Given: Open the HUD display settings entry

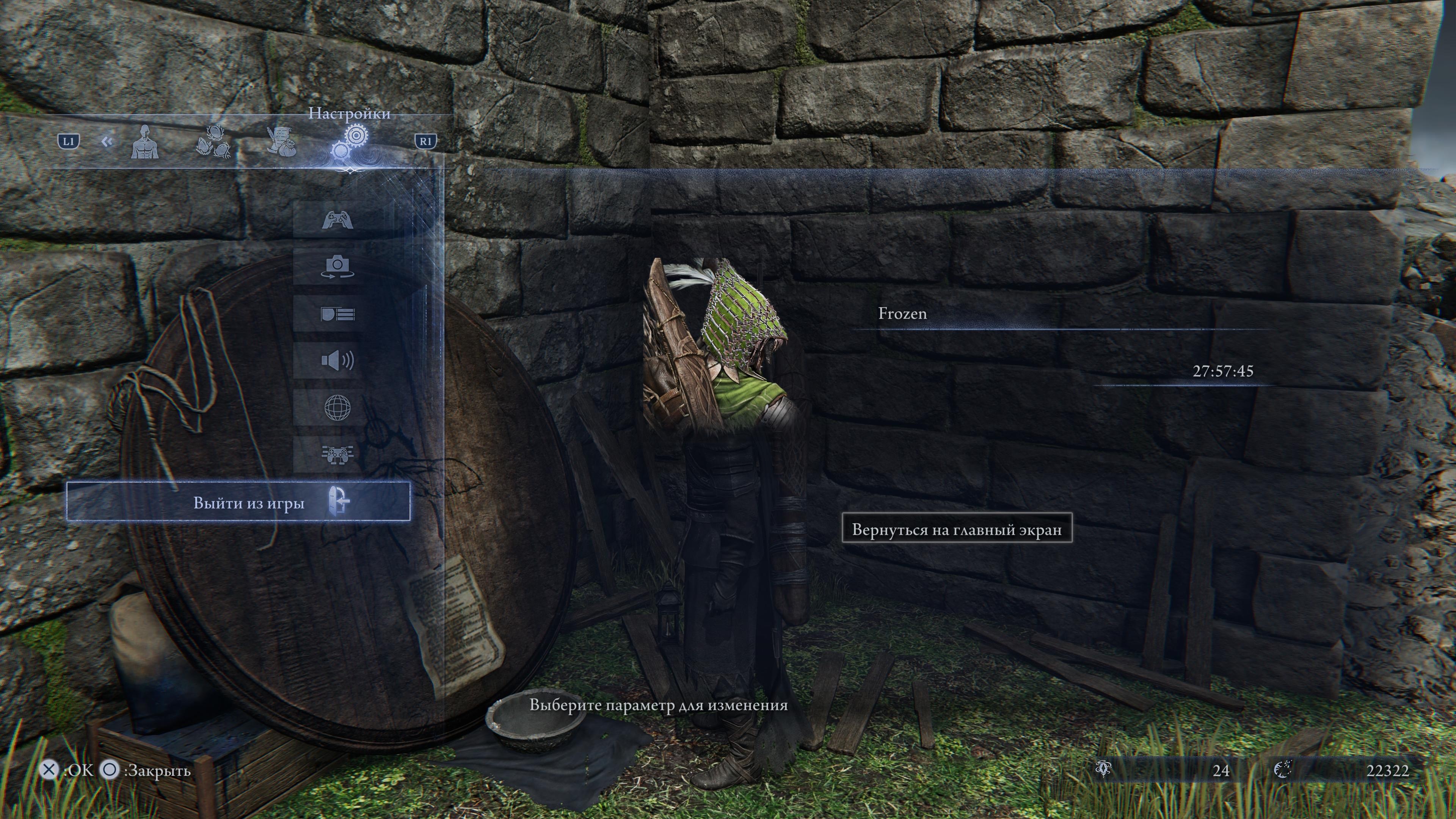Looking at the screenshot, I should pyautogui.click(x=337, y=314).
